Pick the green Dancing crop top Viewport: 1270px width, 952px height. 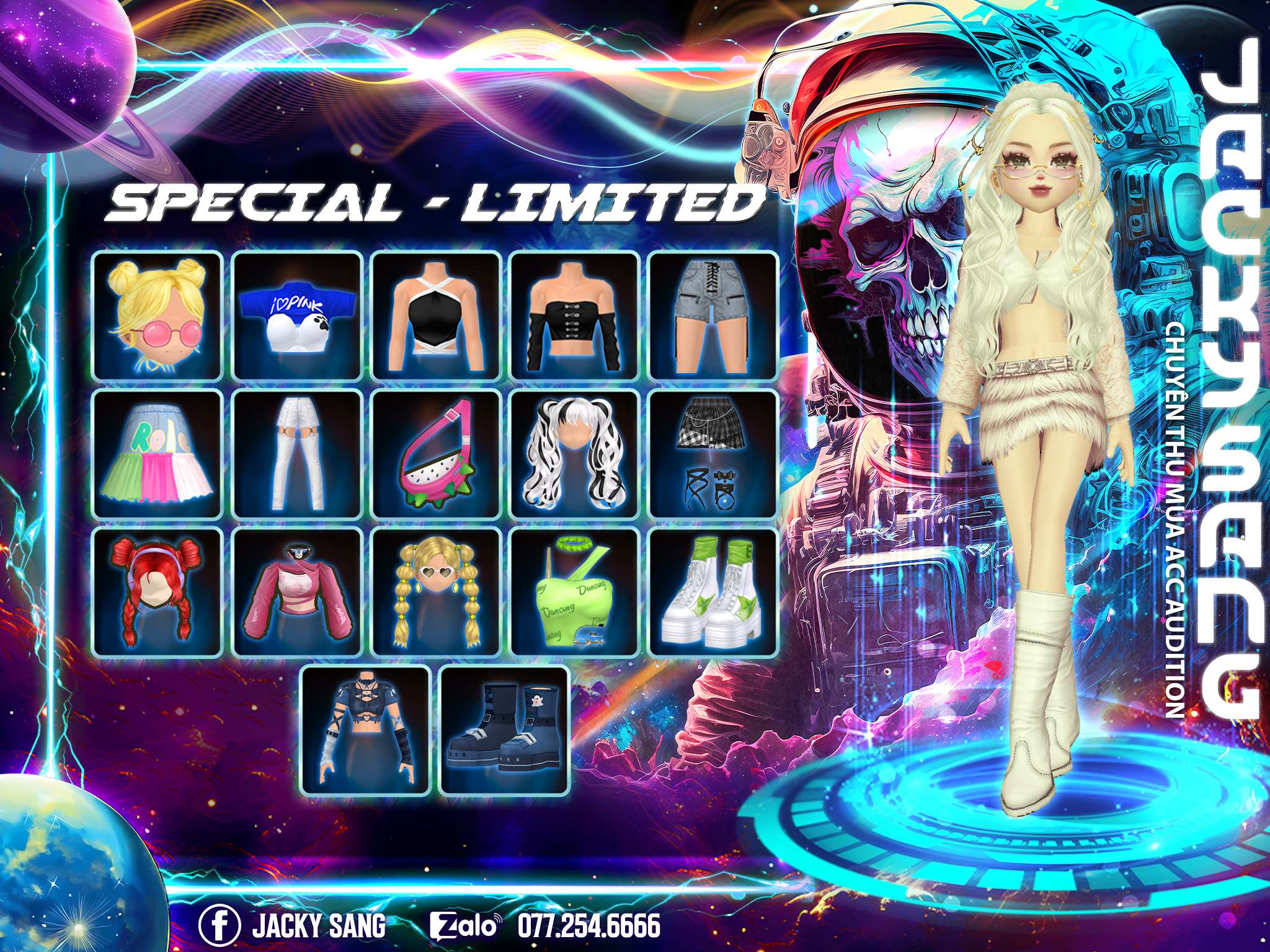pos(575,591)
